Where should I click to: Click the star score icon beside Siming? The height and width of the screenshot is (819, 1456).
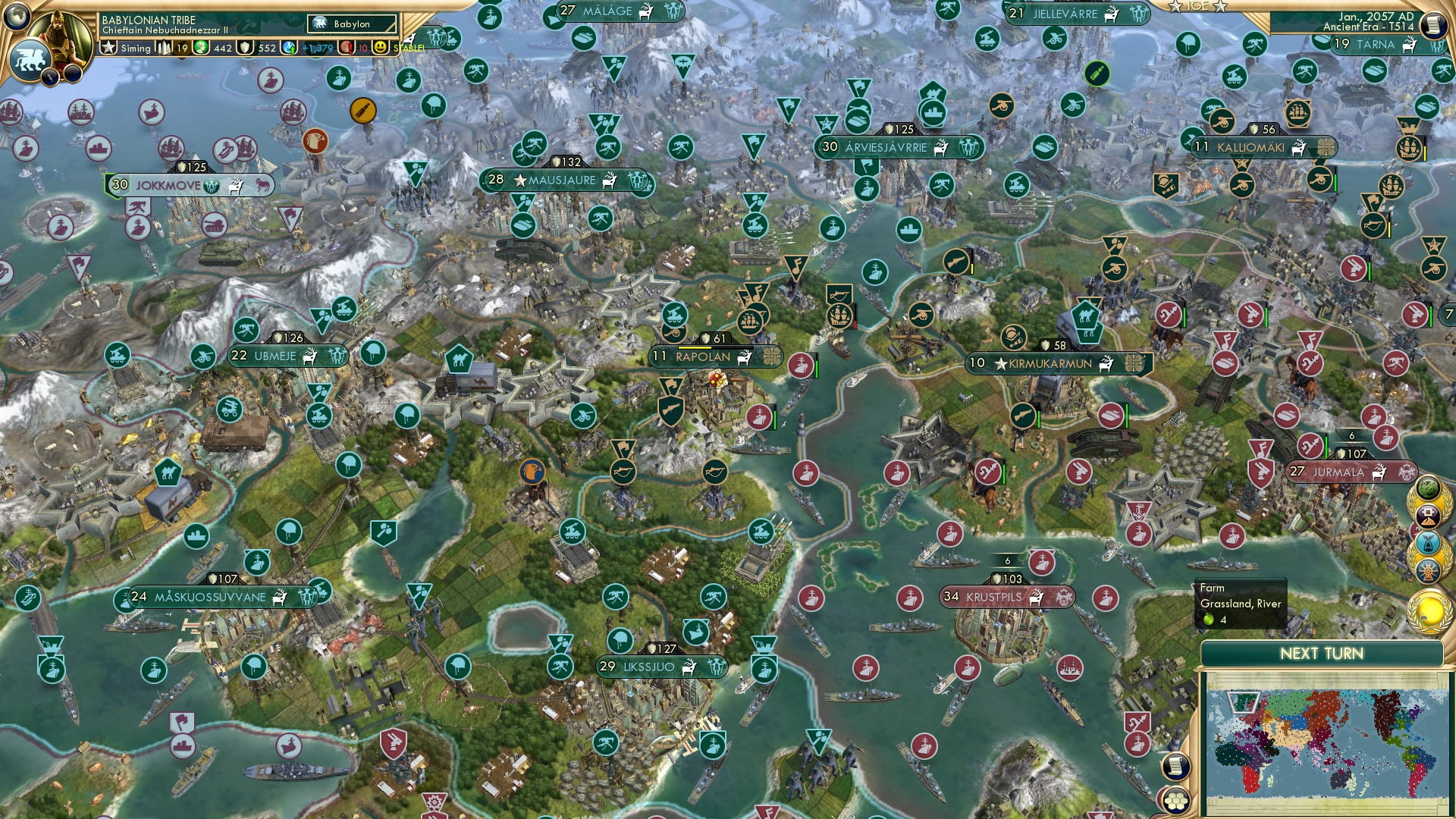point(108,47)
